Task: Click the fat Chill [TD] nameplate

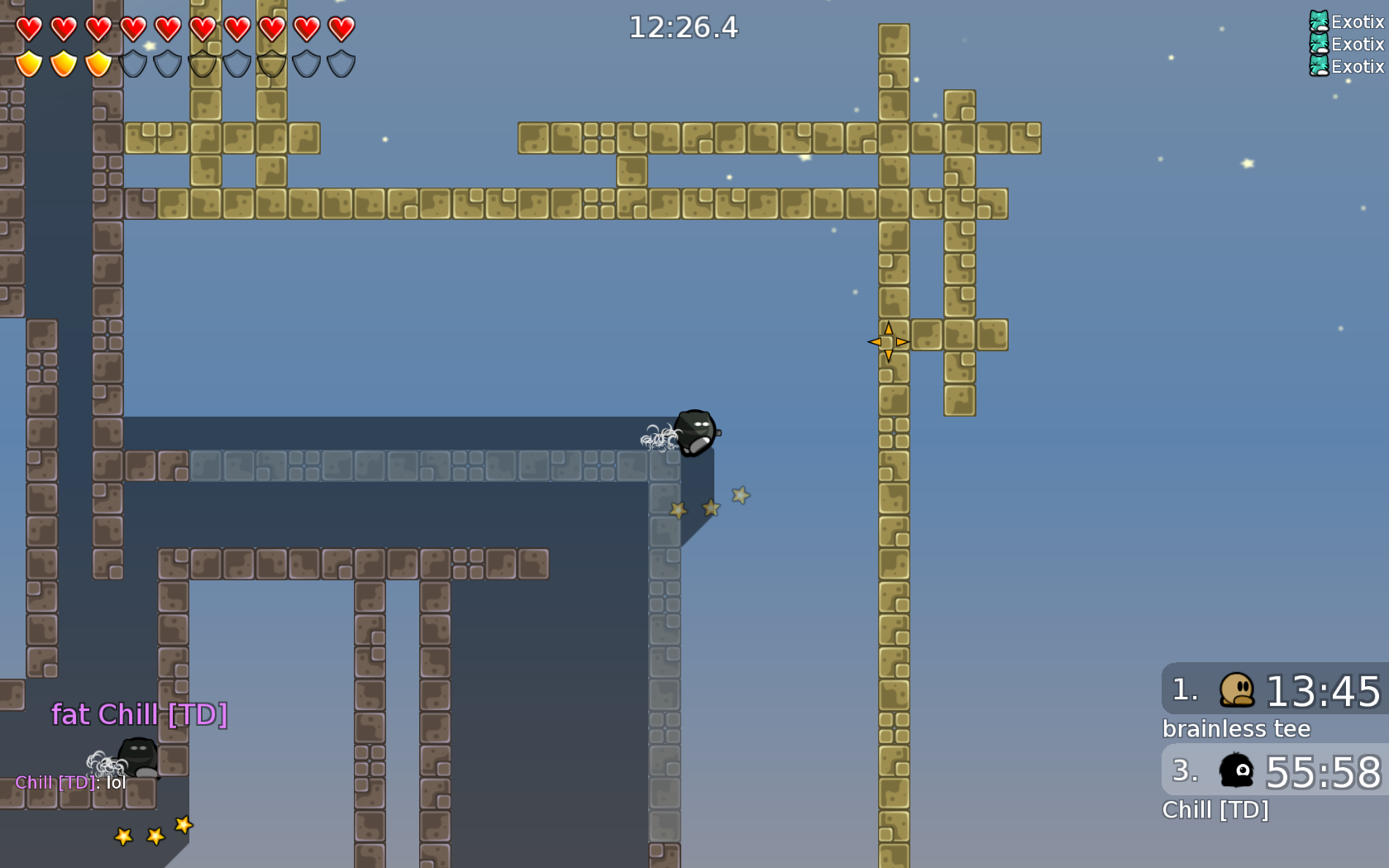Action: coord(141,714)
